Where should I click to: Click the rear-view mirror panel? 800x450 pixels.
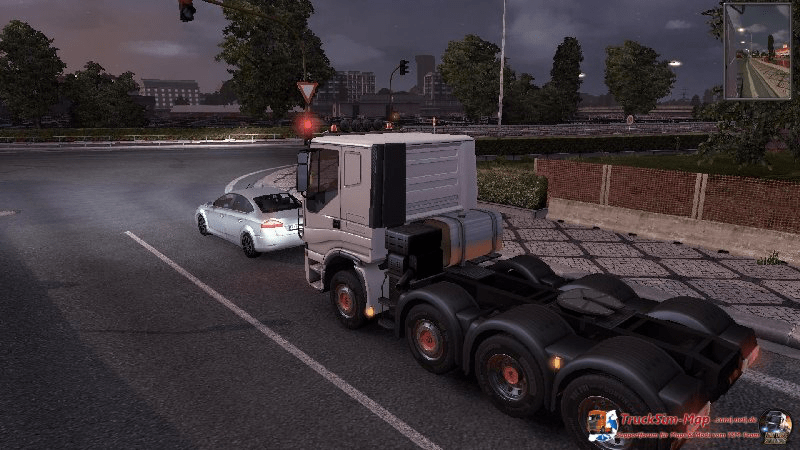tap(756, 51)
